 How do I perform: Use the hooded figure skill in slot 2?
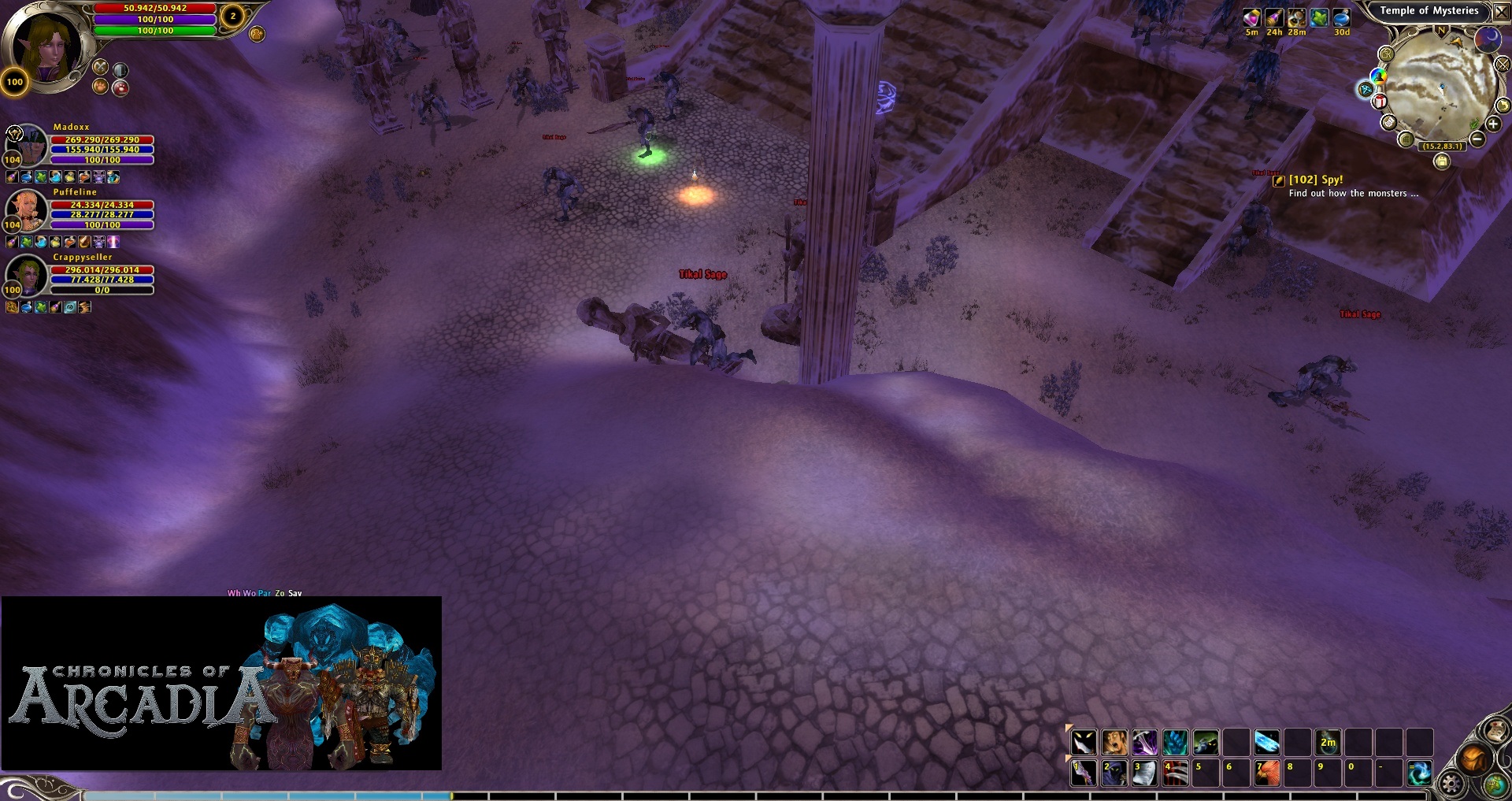click(x=1114, y=773)
